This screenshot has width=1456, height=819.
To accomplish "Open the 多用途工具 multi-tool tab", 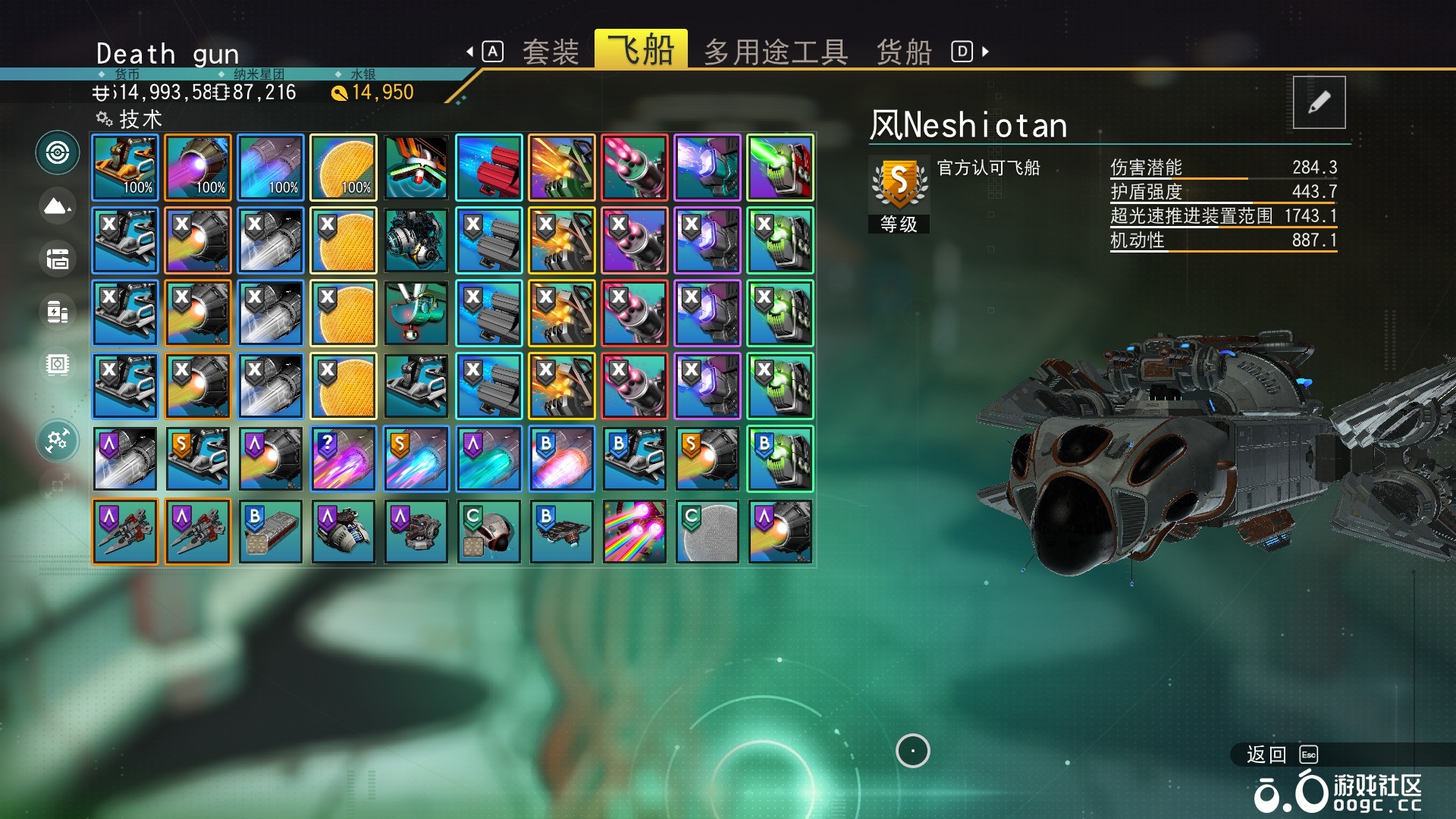I will click(x=775, y=52).
